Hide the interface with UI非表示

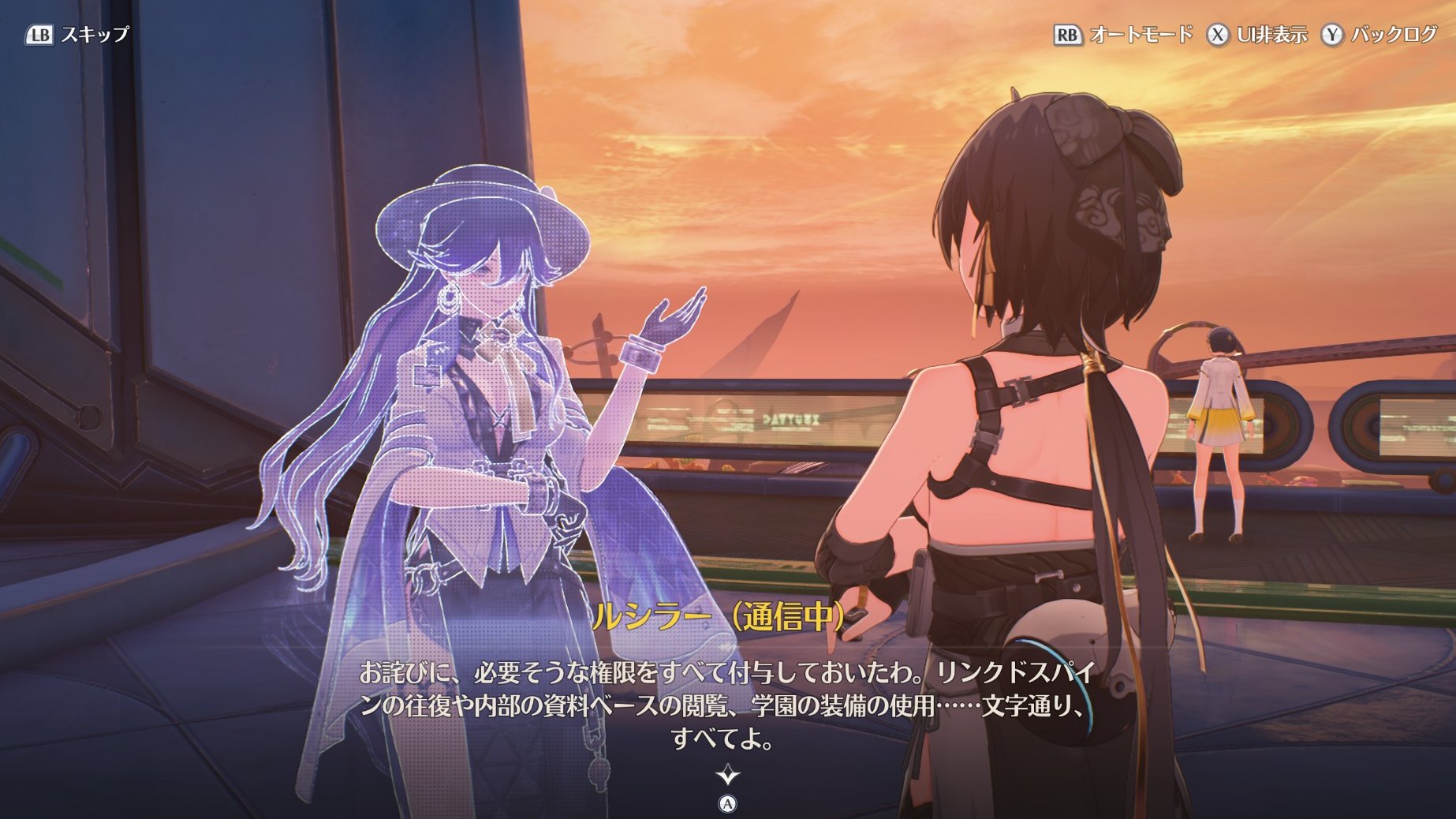point(1271,35)
